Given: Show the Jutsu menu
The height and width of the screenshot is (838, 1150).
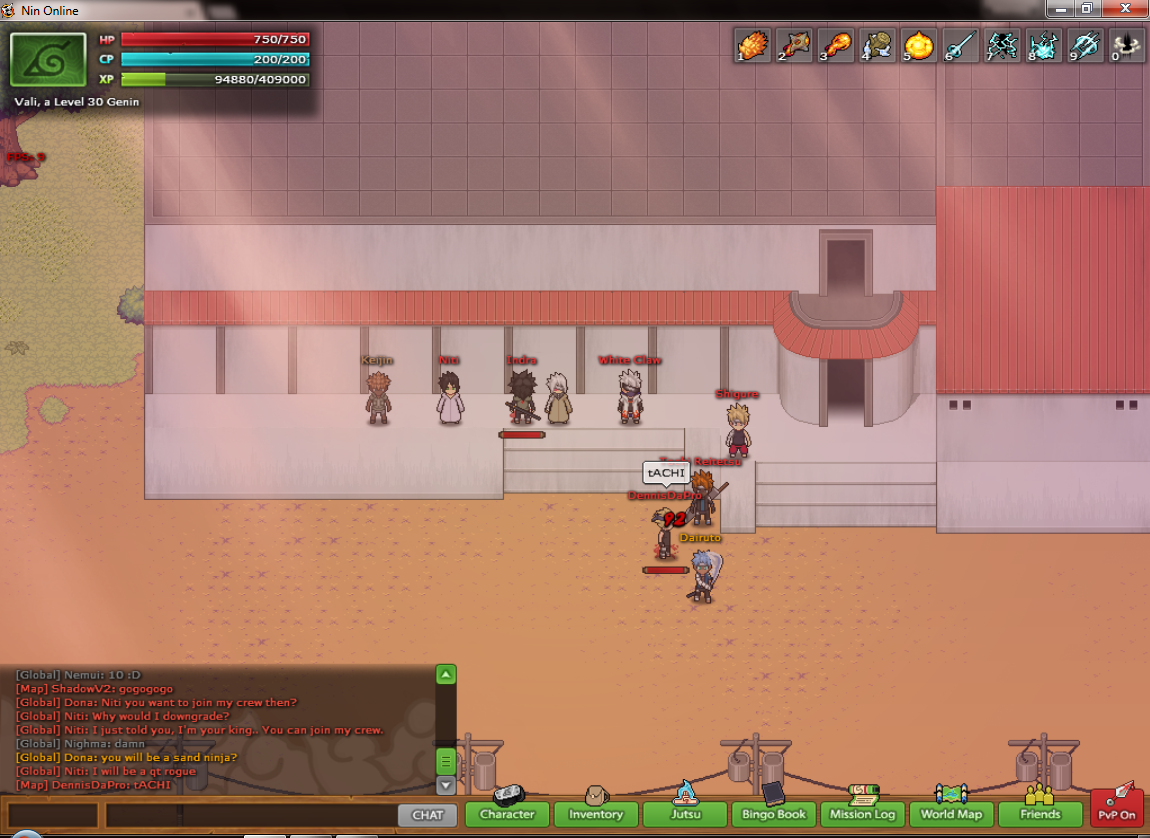Looking at the screenshot, I should point(685,814).
